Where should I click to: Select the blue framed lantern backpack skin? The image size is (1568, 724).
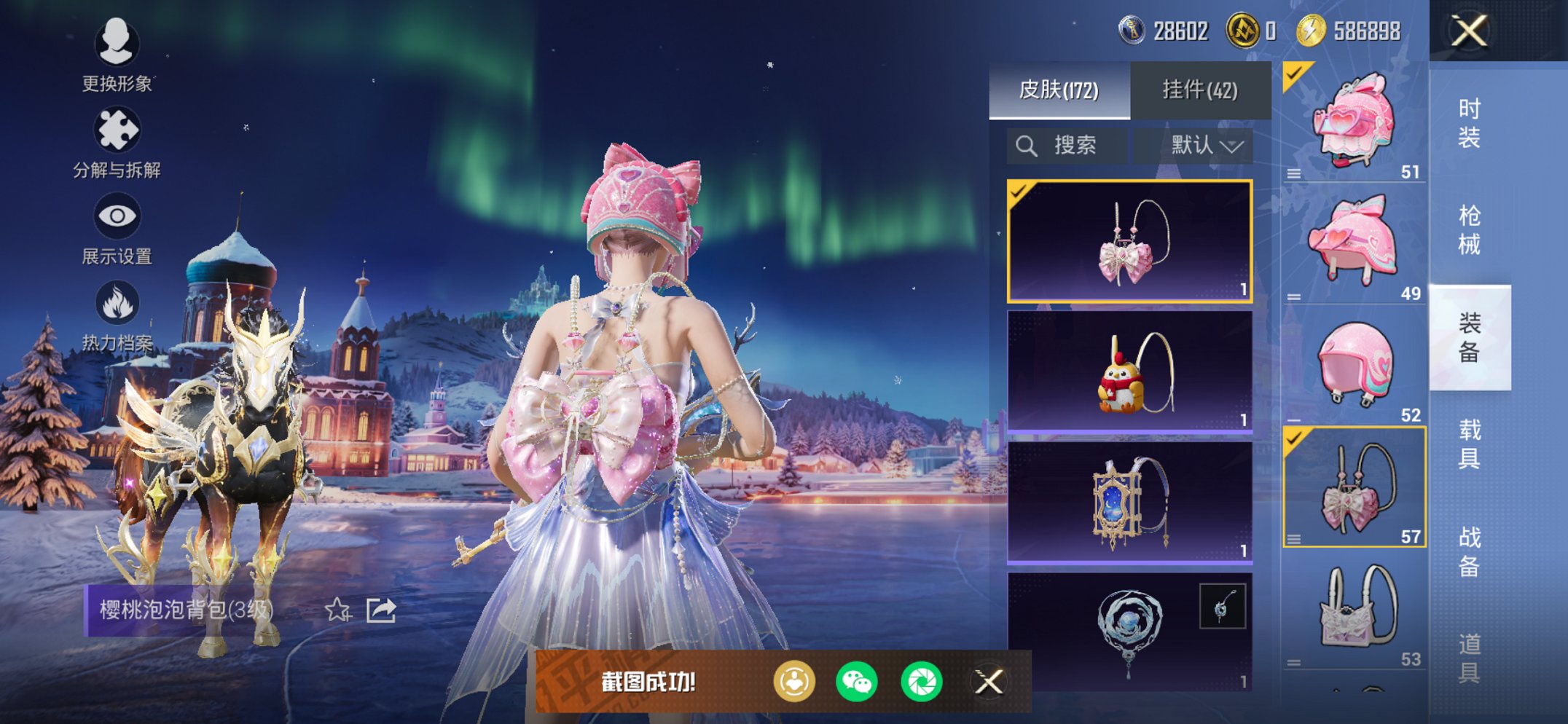coord(1129,503)
